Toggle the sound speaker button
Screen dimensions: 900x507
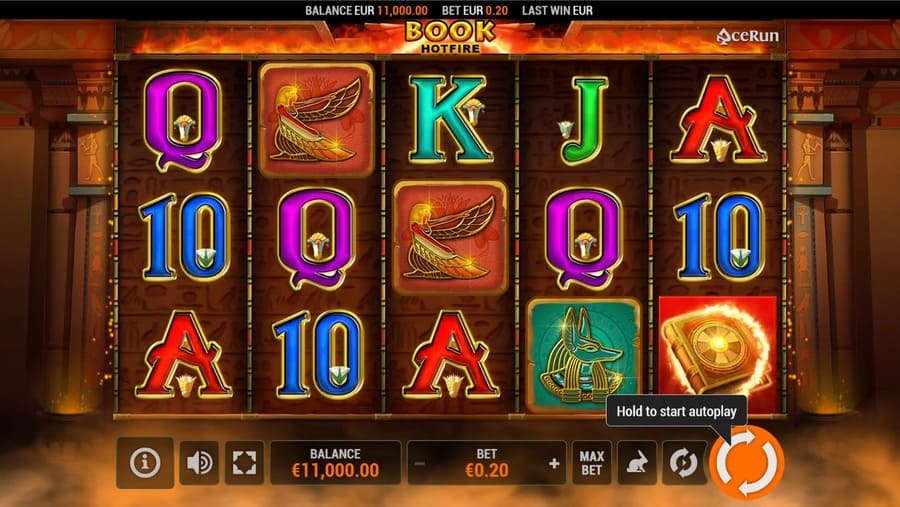pyautogui.click(x=200, y=463)
